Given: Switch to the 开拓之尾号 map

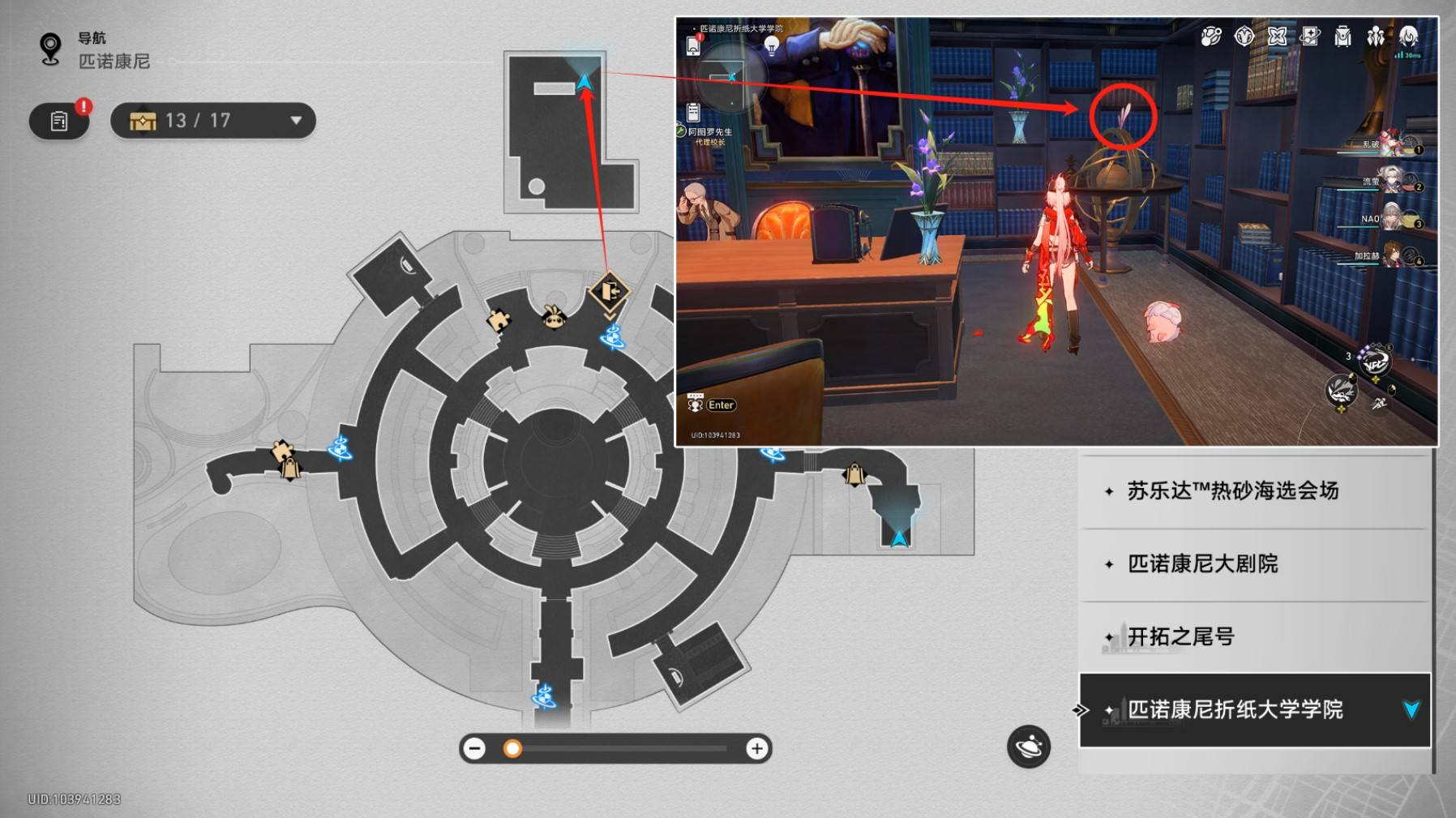Looking at the screenshot, I should pyautogui.click(x=1181, y=637).
